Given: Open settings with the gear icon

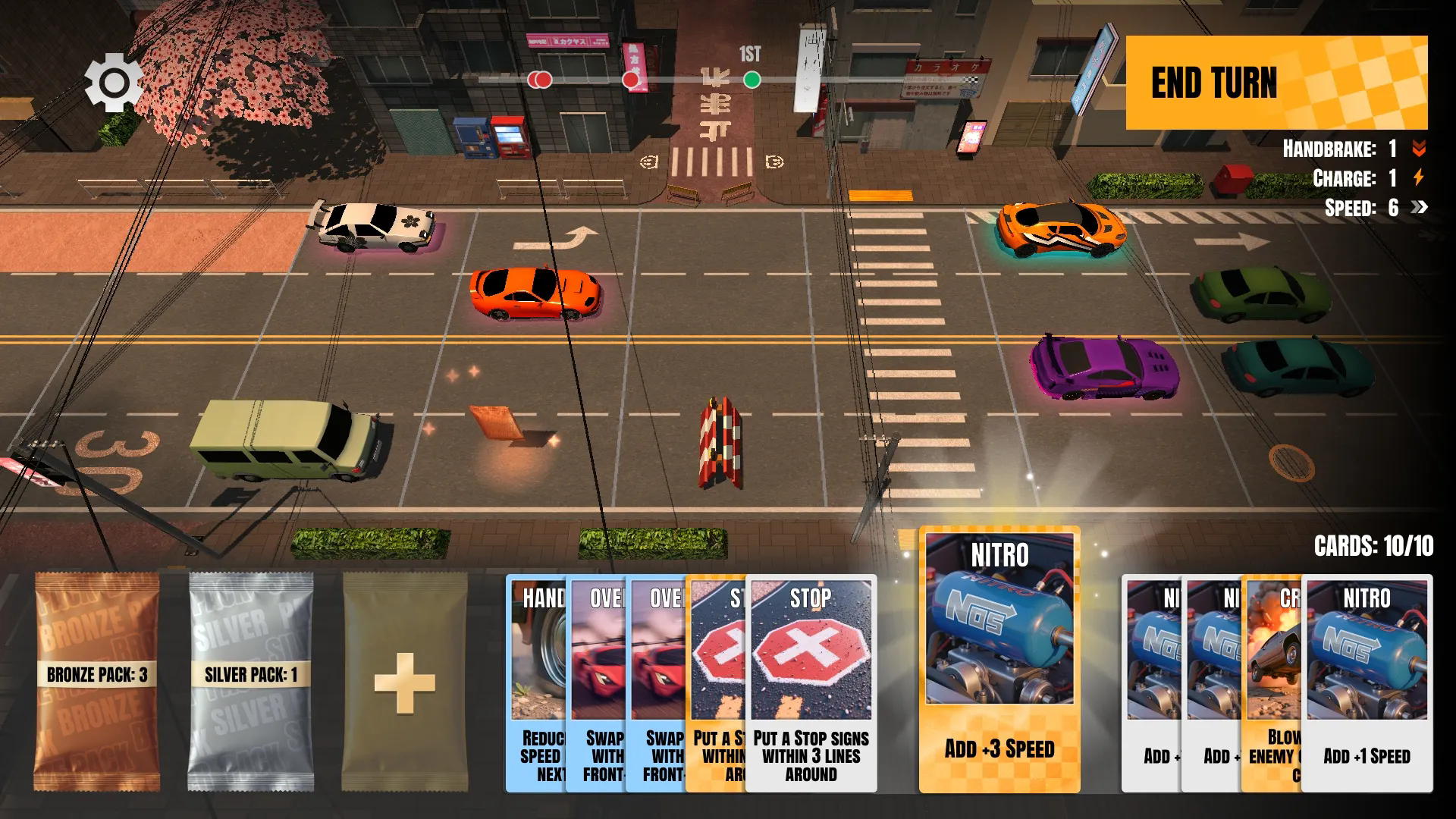Looking at the screenshot, I should tap(114, 82).
